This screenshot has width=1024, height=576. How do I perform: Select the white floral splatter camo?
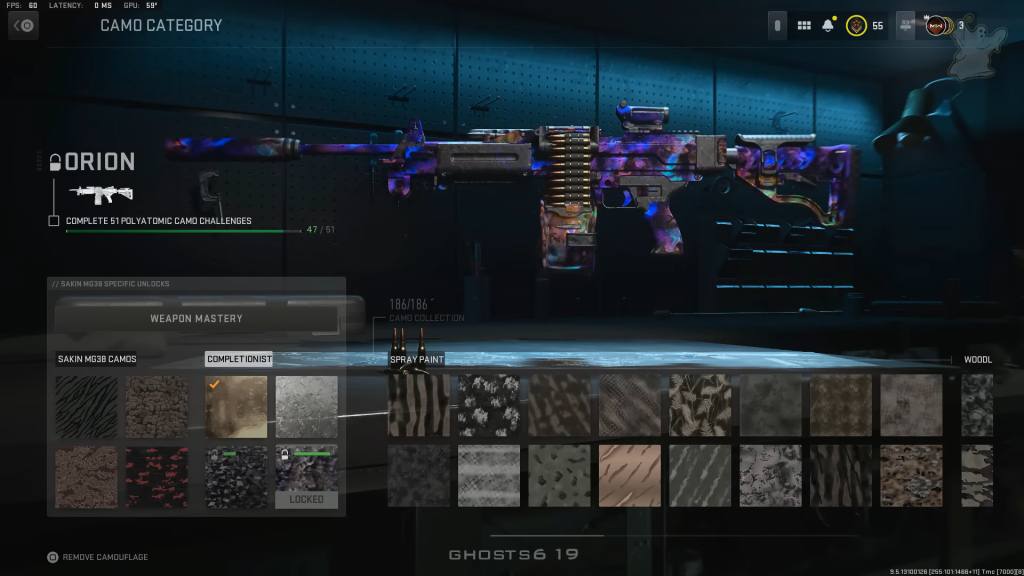pos(489,406)
